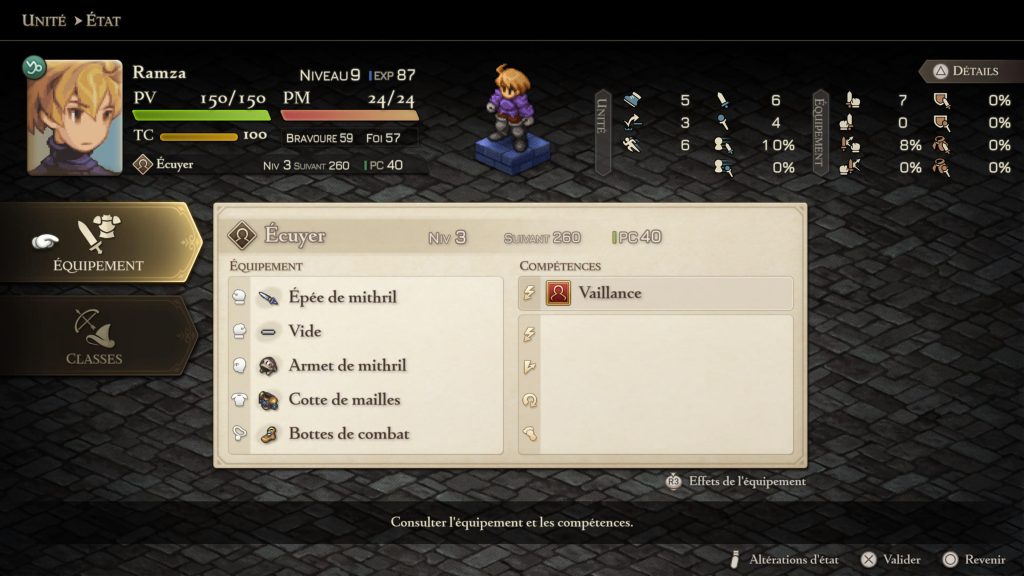Select the Équipement tab
The height and width of the screenshot is (576, 1024).
[x=98, y=243]
